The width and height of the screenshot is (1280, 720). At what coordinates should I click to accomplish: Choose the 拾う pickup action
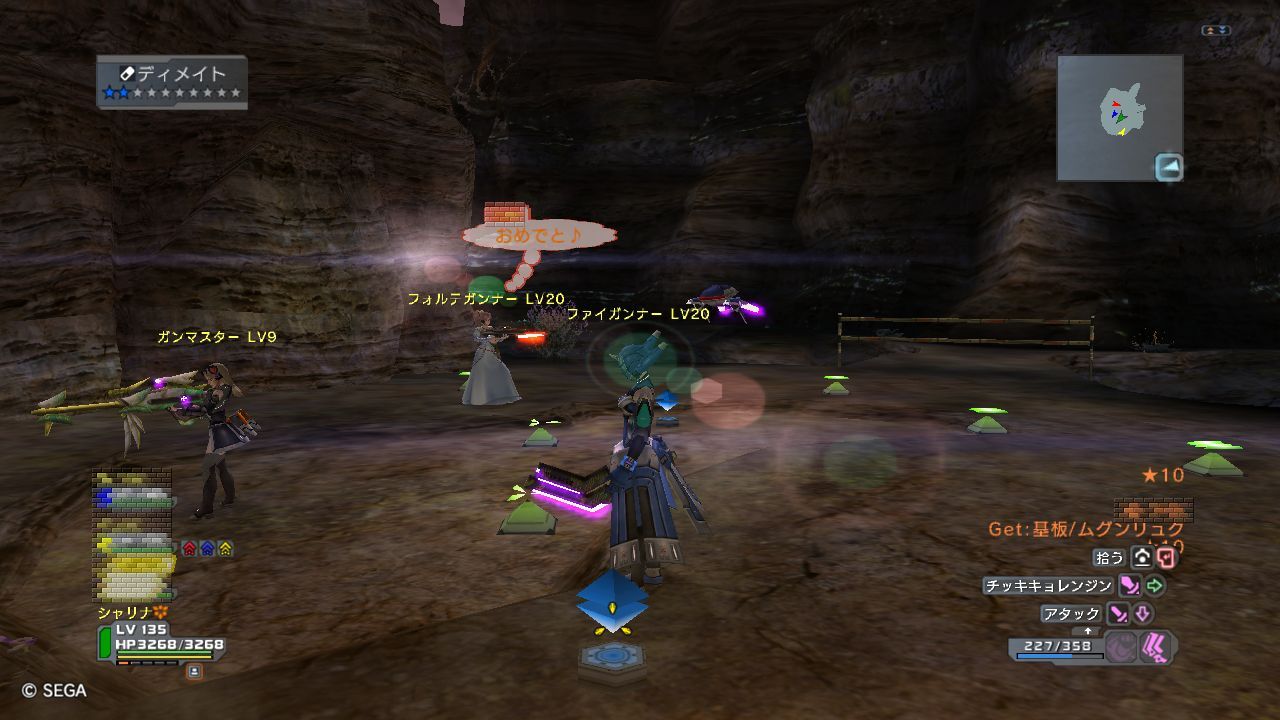pos(1110,558)
